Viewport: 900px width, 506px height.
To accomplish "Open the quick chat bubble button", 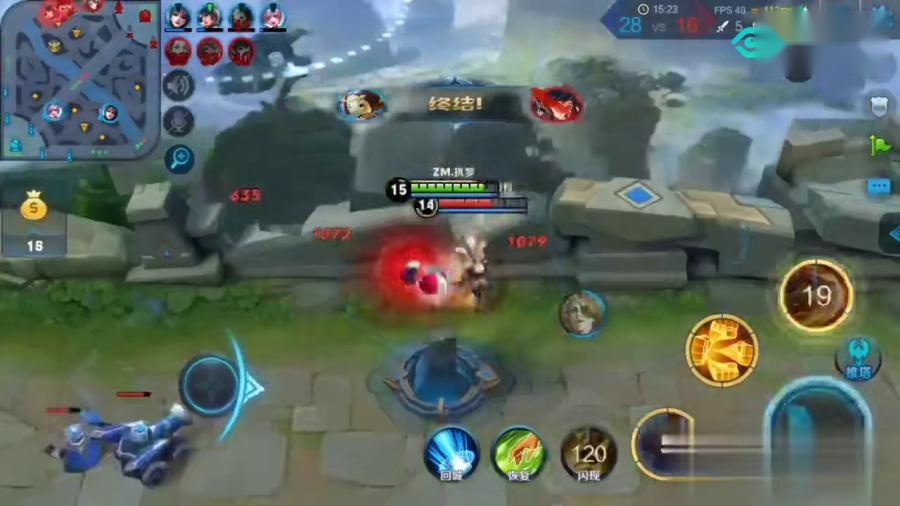I will [x=879, y=187].
